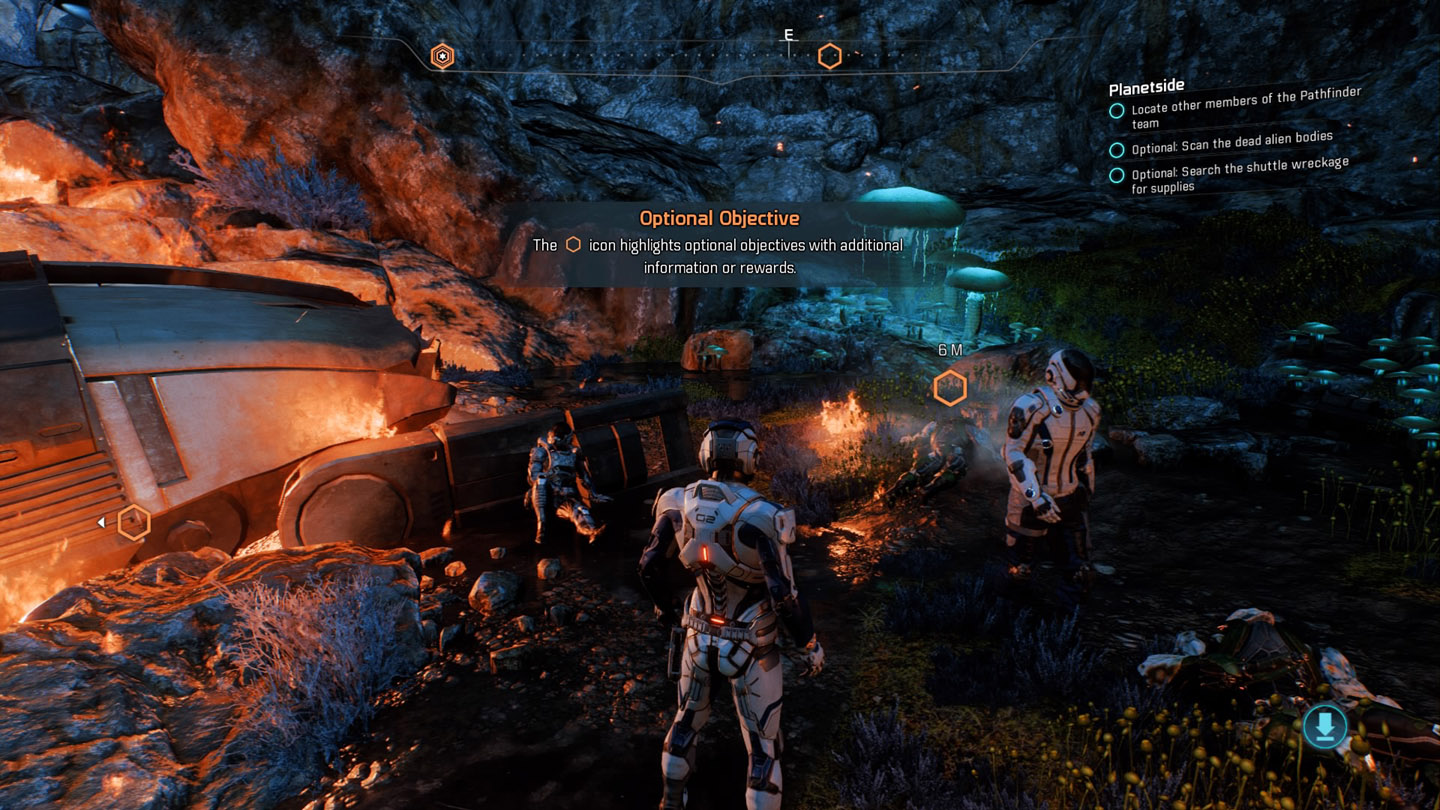
Task: Click the blue download arrow icon
Action: click(x=1324, y=727)
